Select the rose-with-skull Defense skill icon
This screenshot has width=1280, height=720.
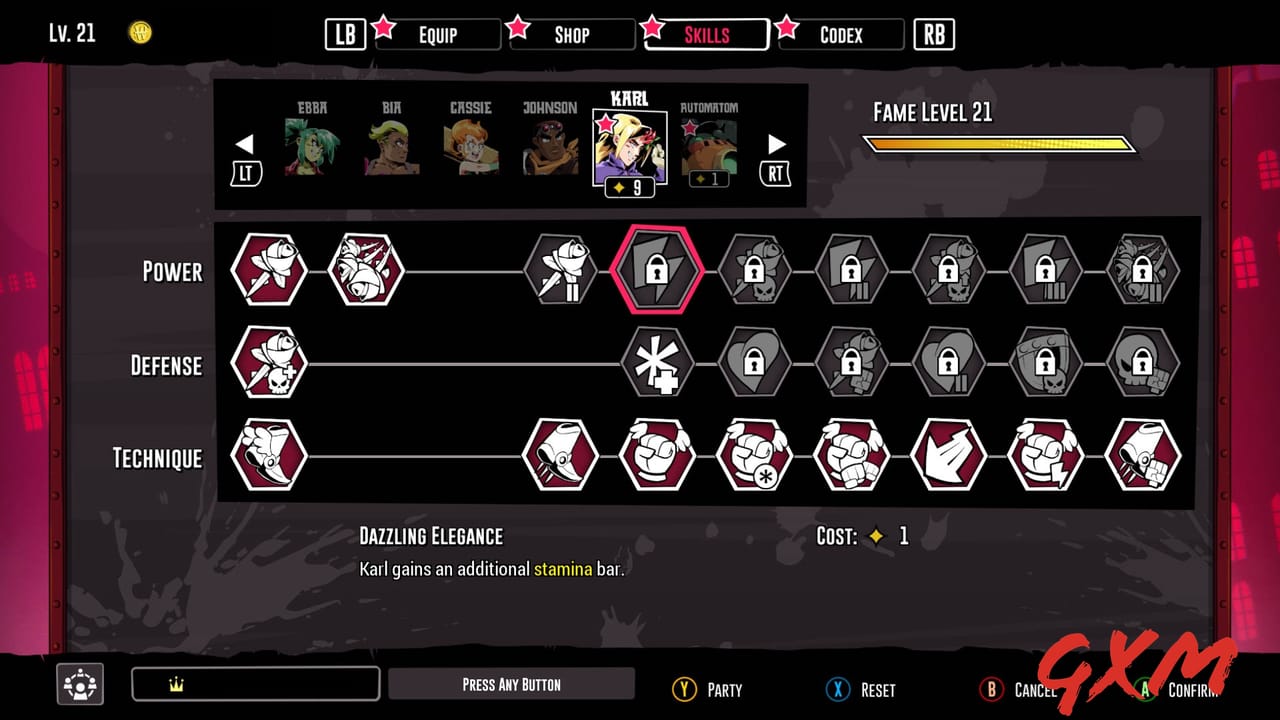[267, 364]
